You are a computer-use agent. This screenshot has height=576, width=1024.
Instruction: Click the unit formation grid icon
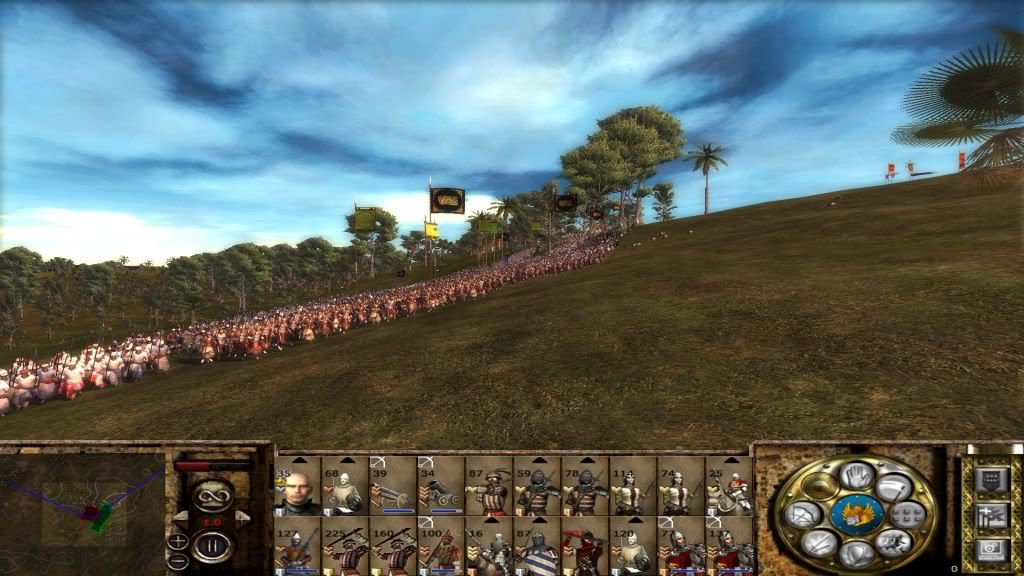(x=909, y=515)
